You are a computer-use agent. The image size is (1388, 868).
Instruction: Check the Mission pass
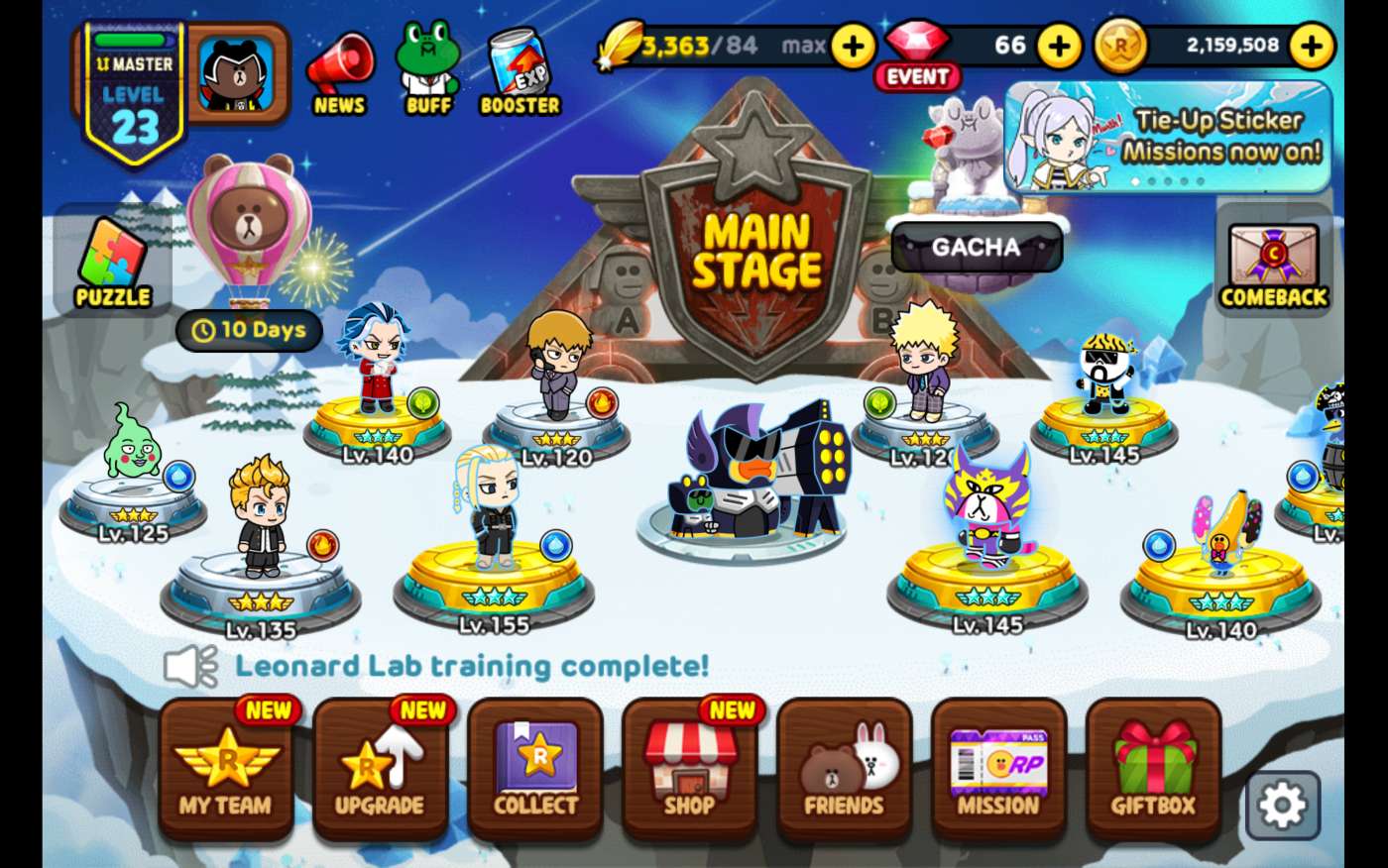tap(998, 770)
